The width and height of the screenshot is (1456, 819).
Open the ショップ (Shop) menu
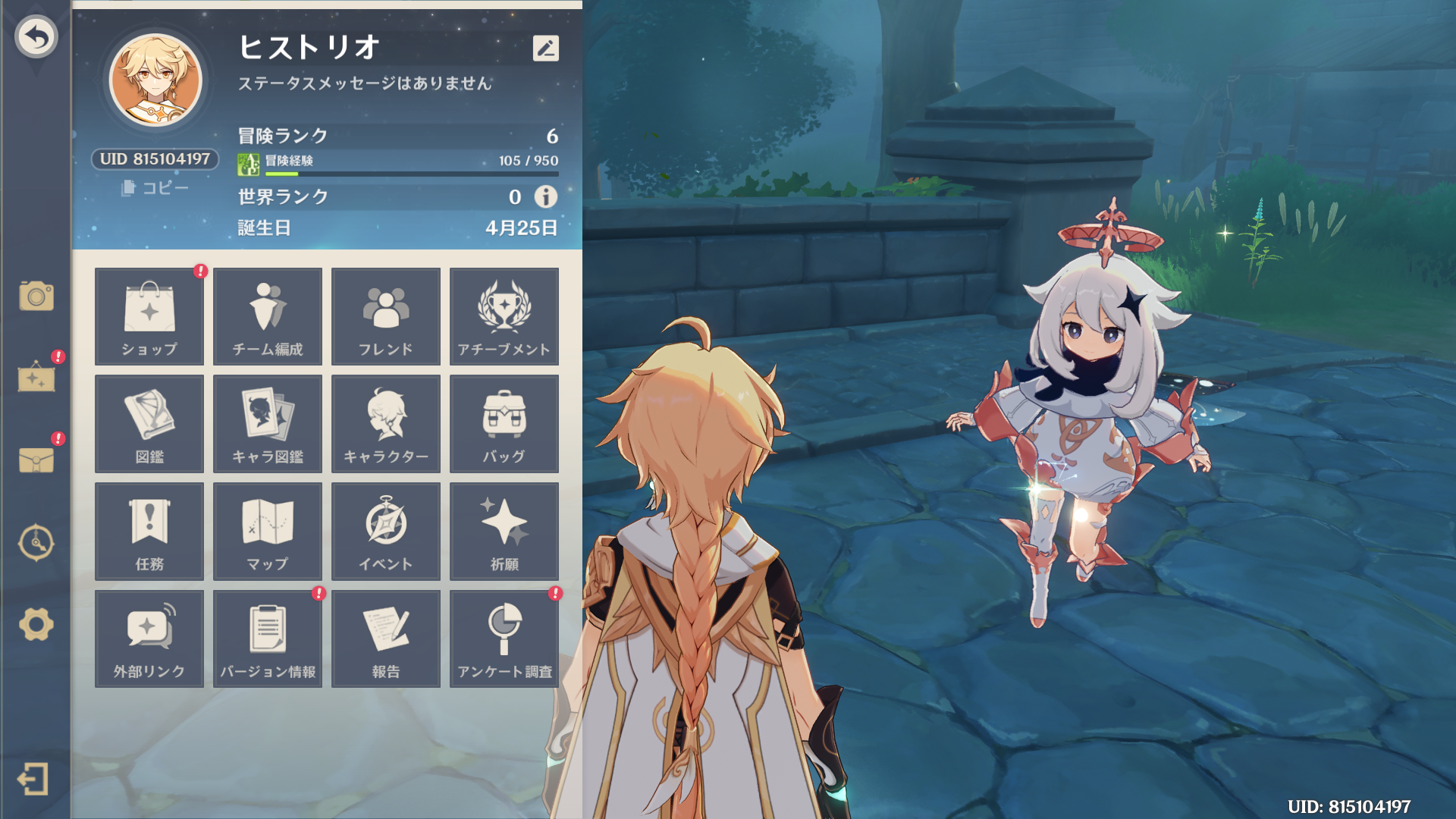pos(149,316)
